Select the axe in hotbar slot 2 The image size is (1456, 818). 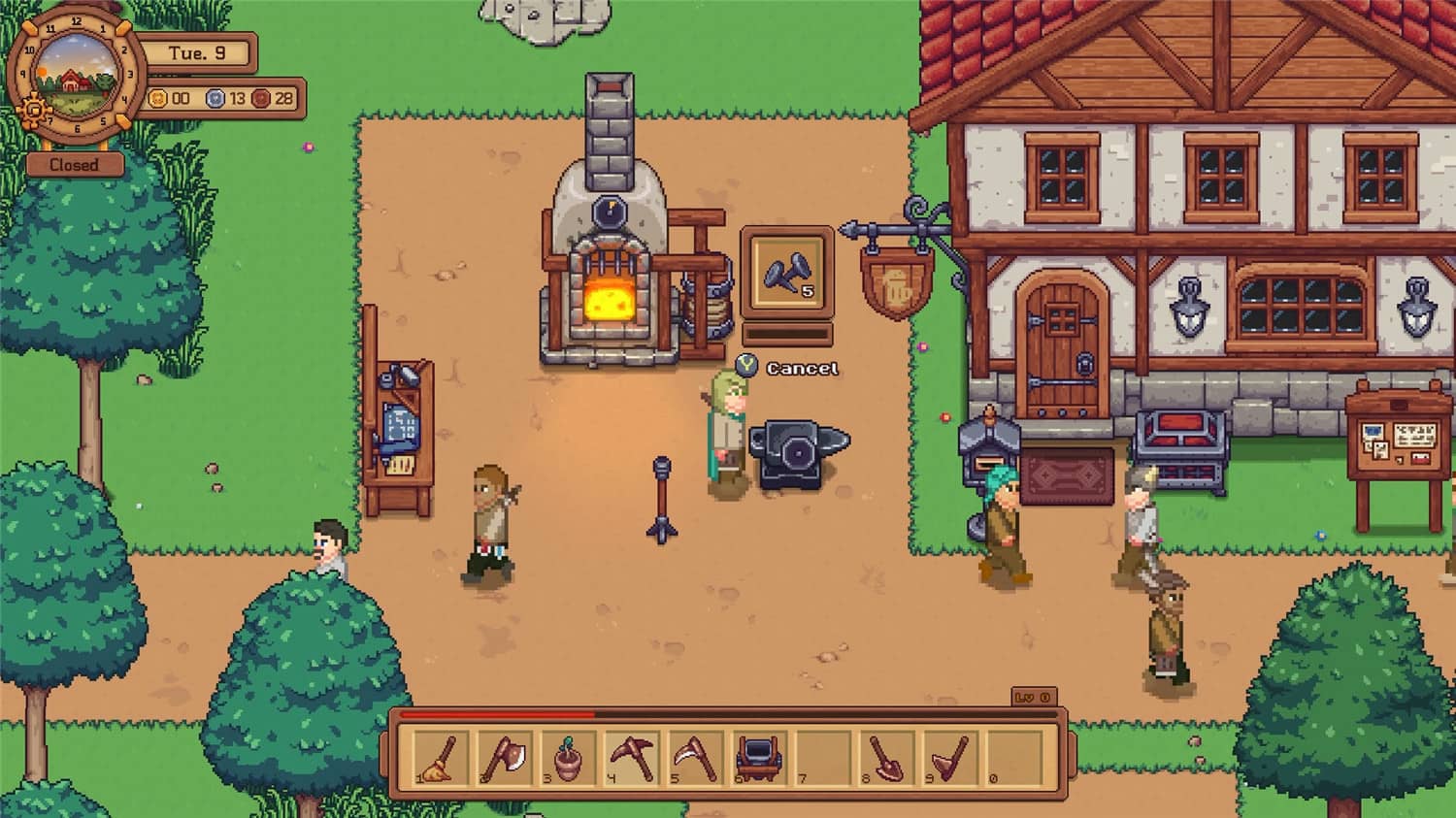[x=506, y=762]
